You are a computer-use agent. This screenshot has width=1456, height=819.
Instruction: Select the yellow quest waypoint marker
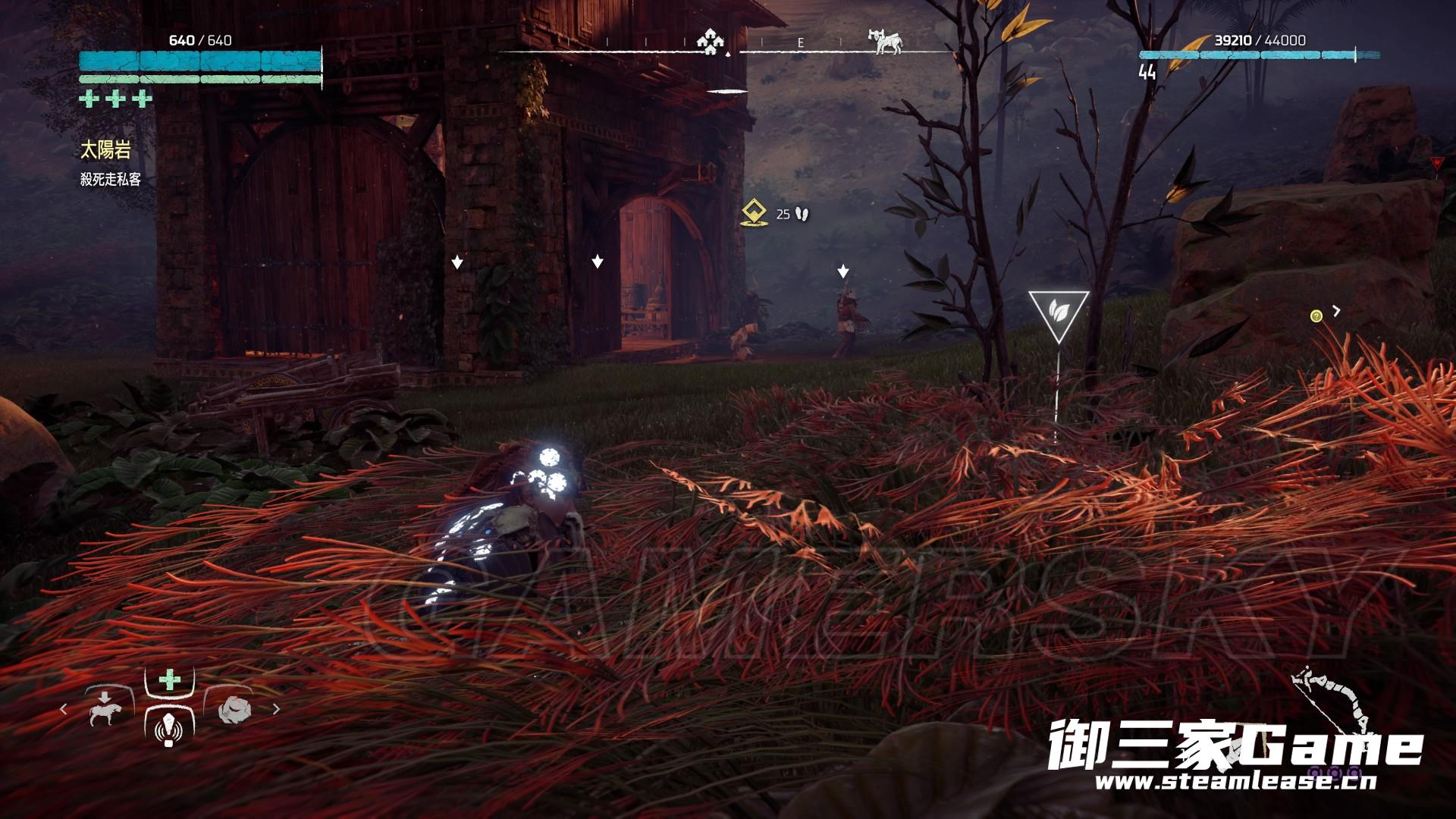pyautogui.click(x=752, y=214)
